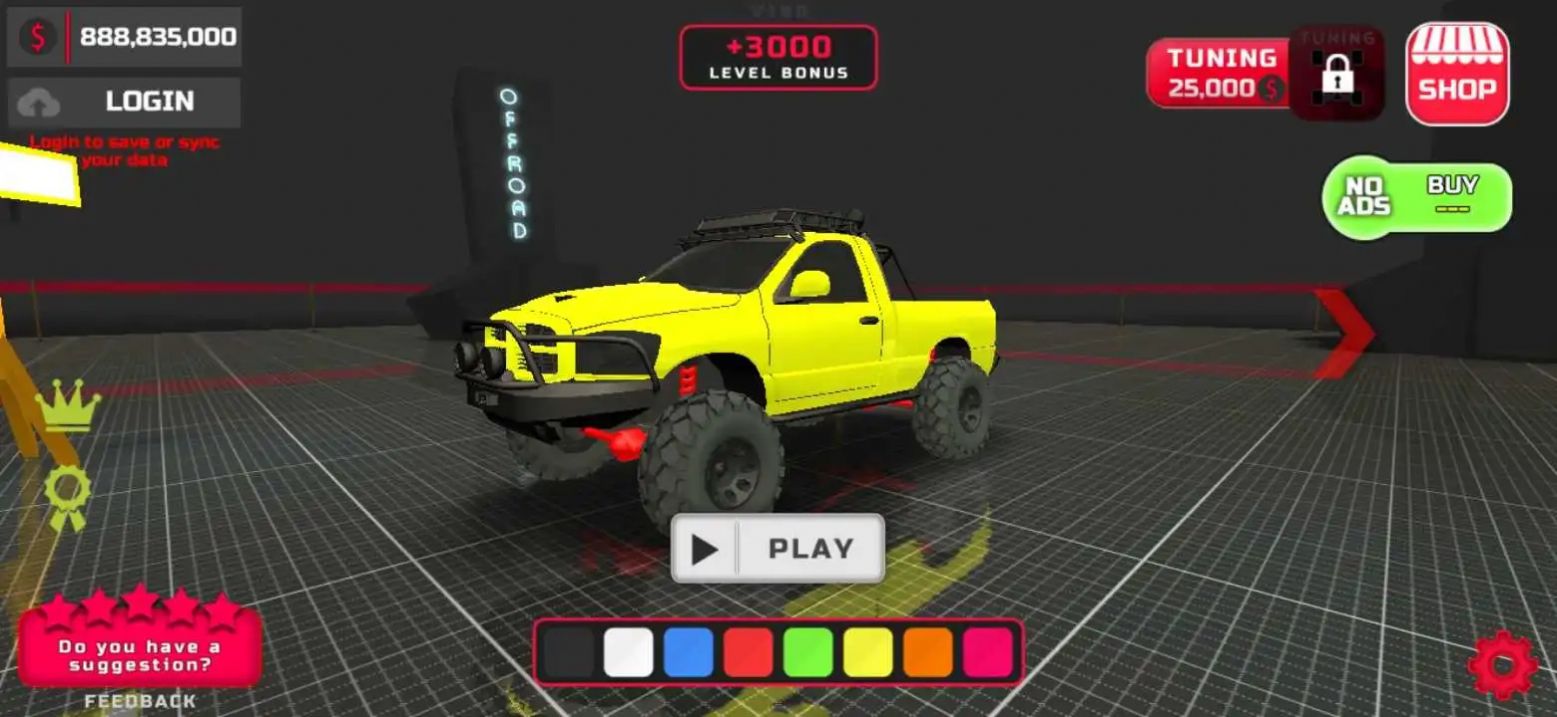The image size is (1557, 717).
Task: Select the yellow paint swatch
Action: point(868,652)
